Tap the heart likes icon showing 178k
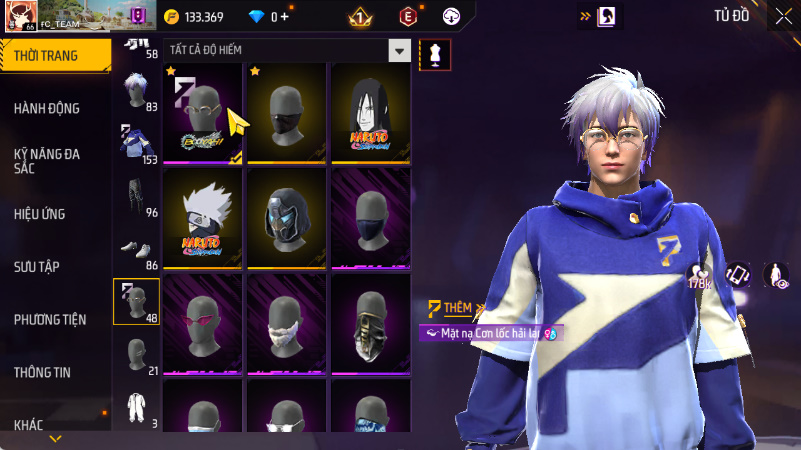The image size is (801, 450). point(698,275)
